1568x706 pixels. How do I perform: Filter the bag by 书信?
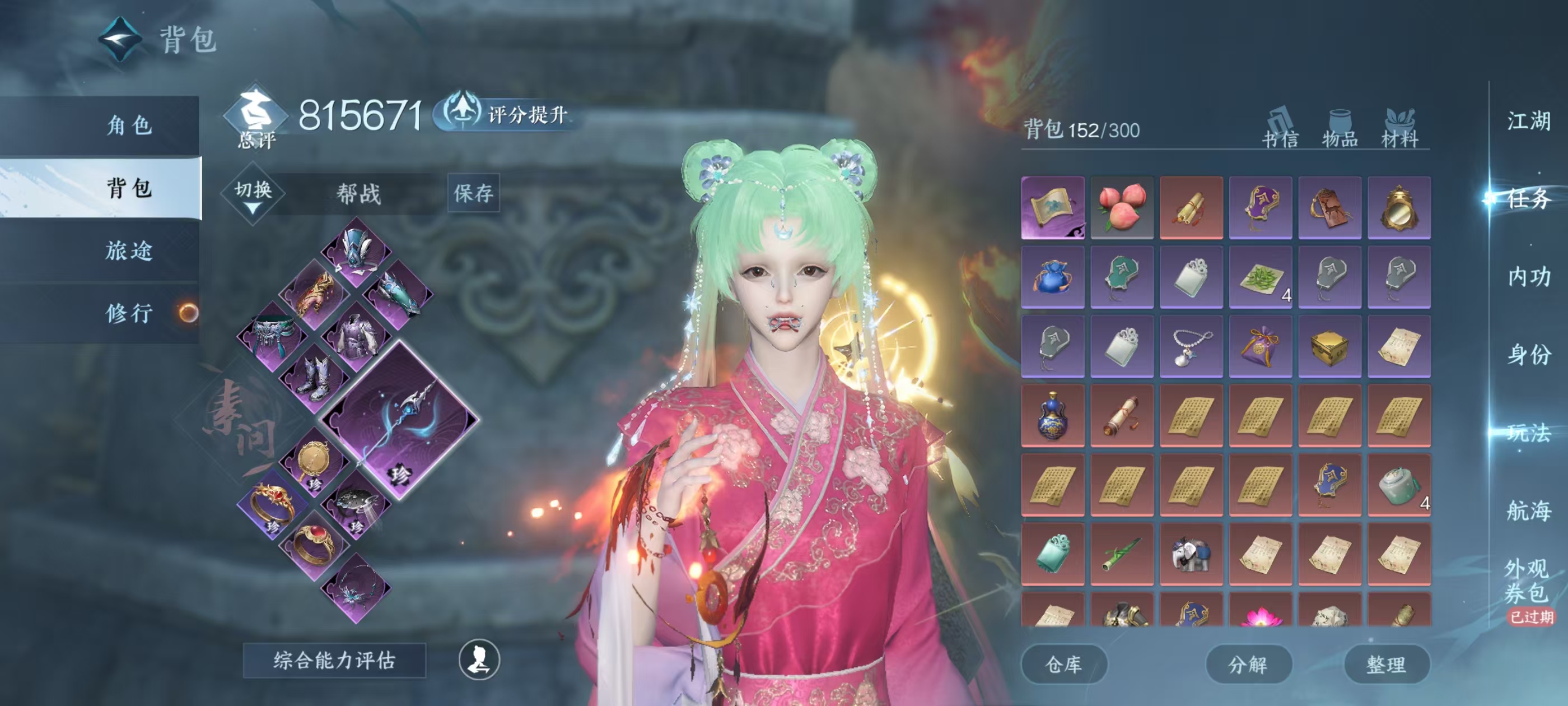click(x=1280, y=128)
